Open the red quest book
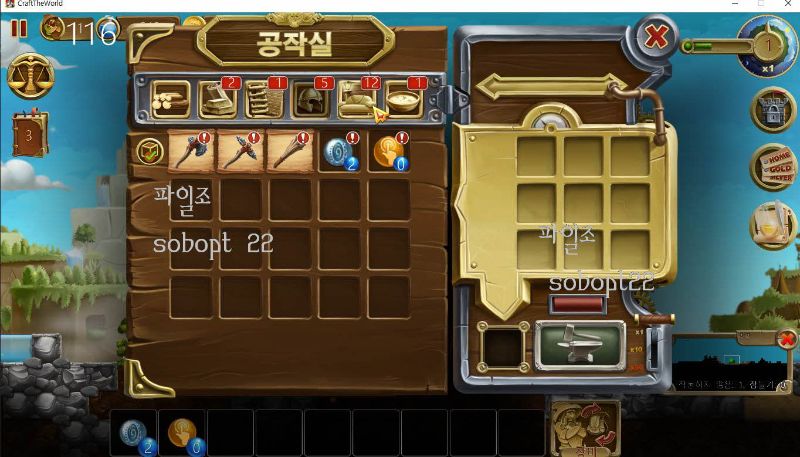Image resolution: width=800 pixels, height=457 pixels. tap(29, 133)
